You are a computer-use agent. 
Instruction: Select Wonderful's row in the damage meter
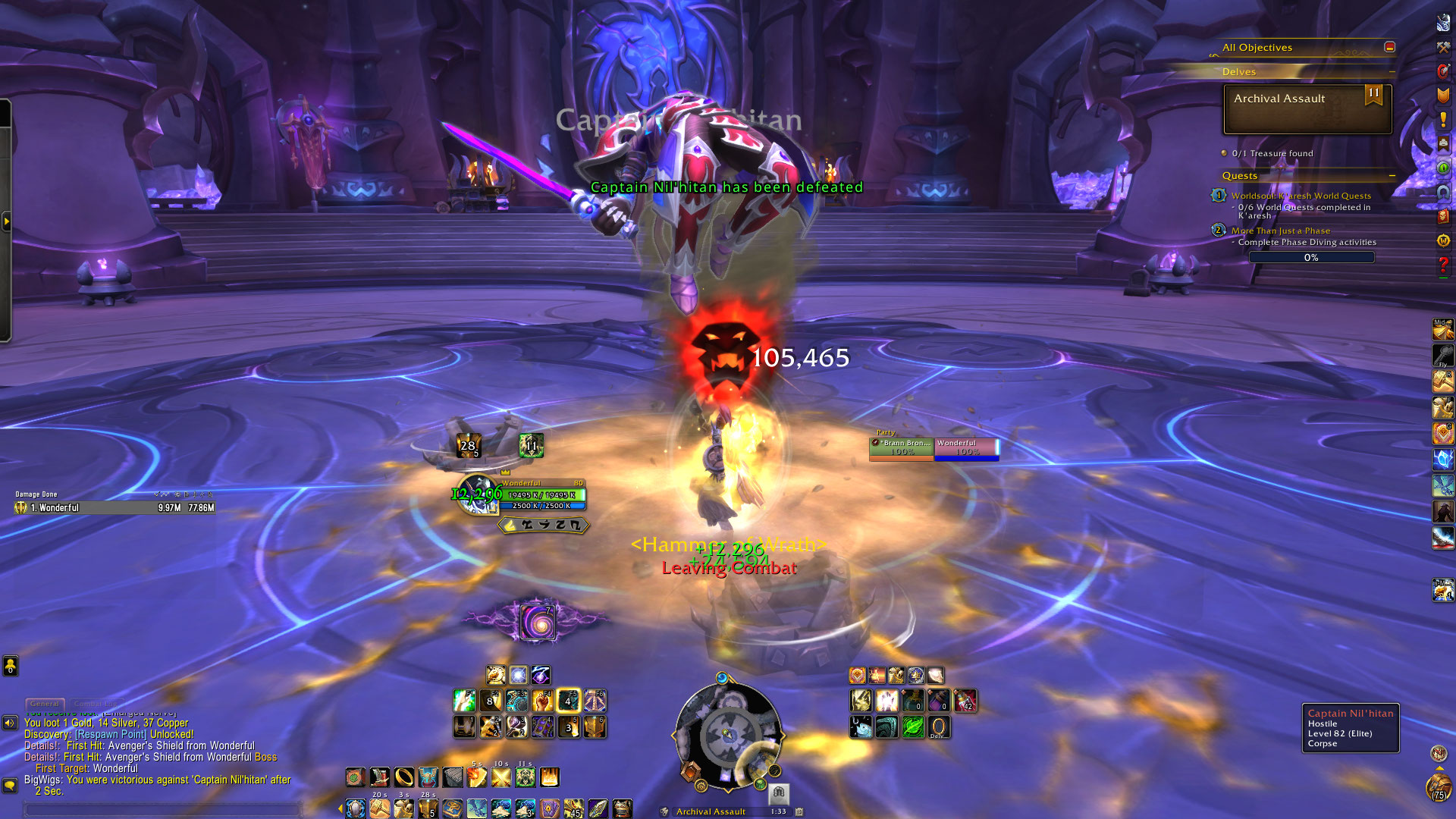114,508
